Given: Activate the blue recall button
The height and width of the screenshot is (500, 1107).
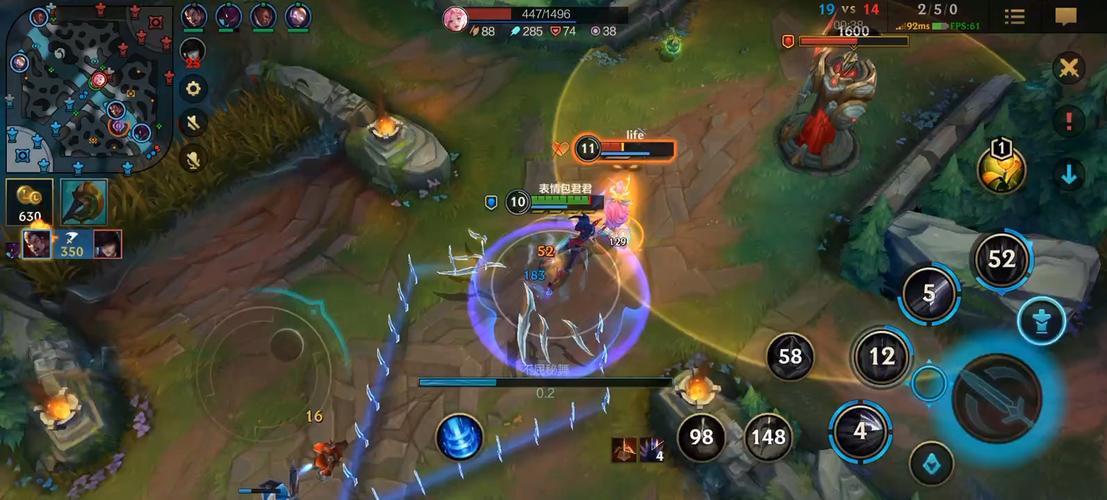Looking at the screenshot, I should [459, 437].
